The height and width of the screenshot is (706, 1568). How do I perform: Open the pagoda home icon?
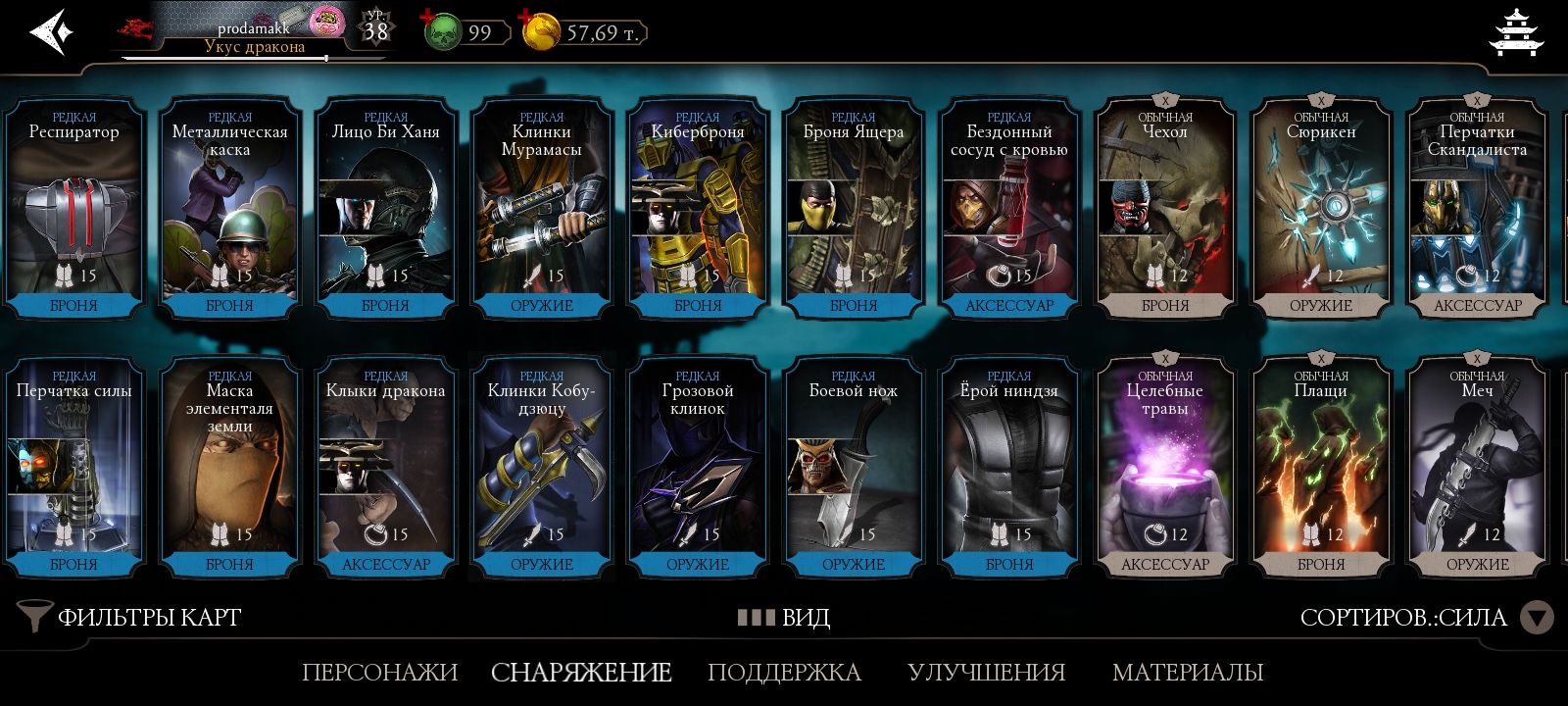[x=1515, y=33]
